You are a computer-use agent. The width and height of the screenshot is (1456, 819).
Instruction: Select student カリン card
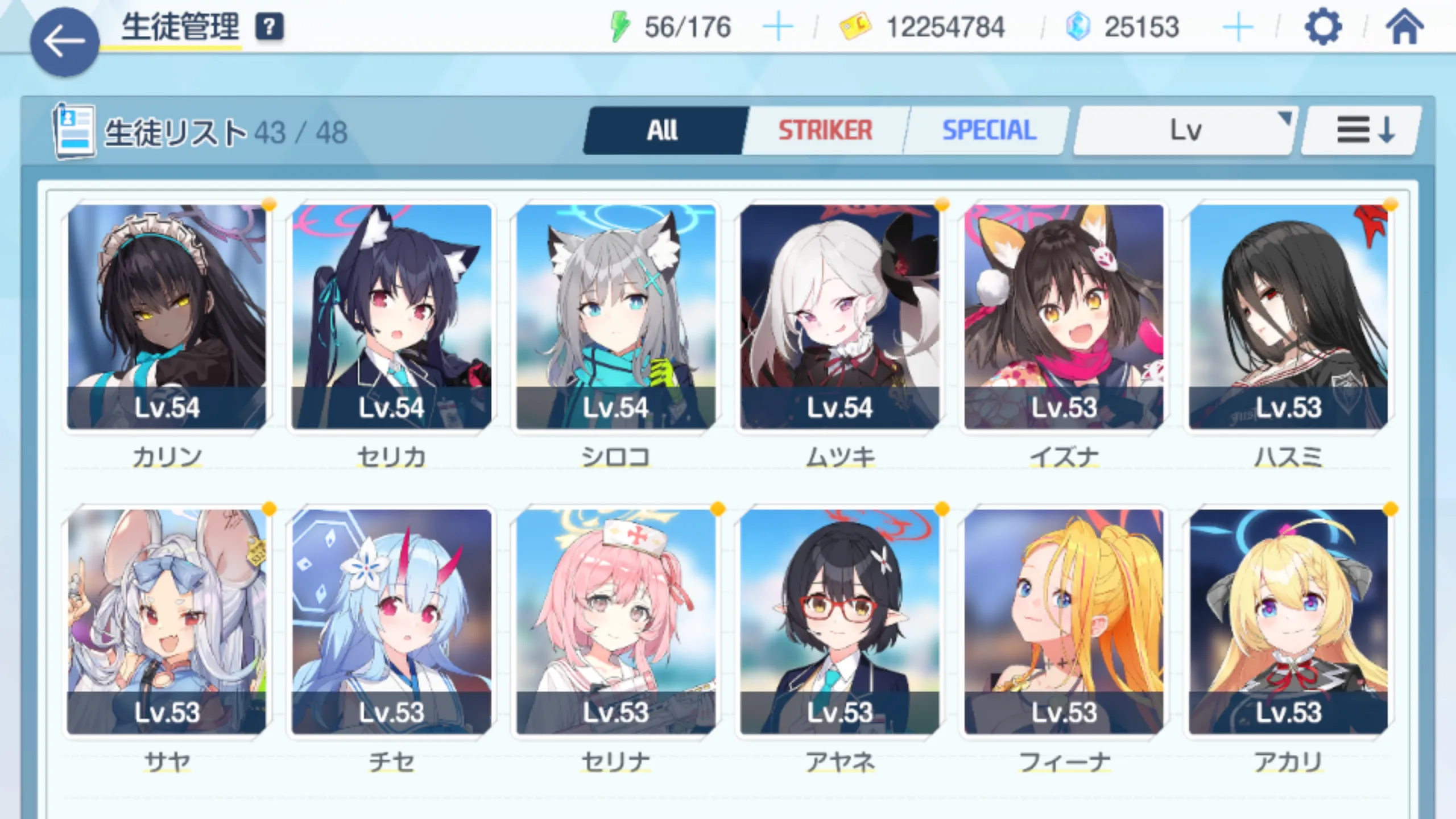coord(167,316)
